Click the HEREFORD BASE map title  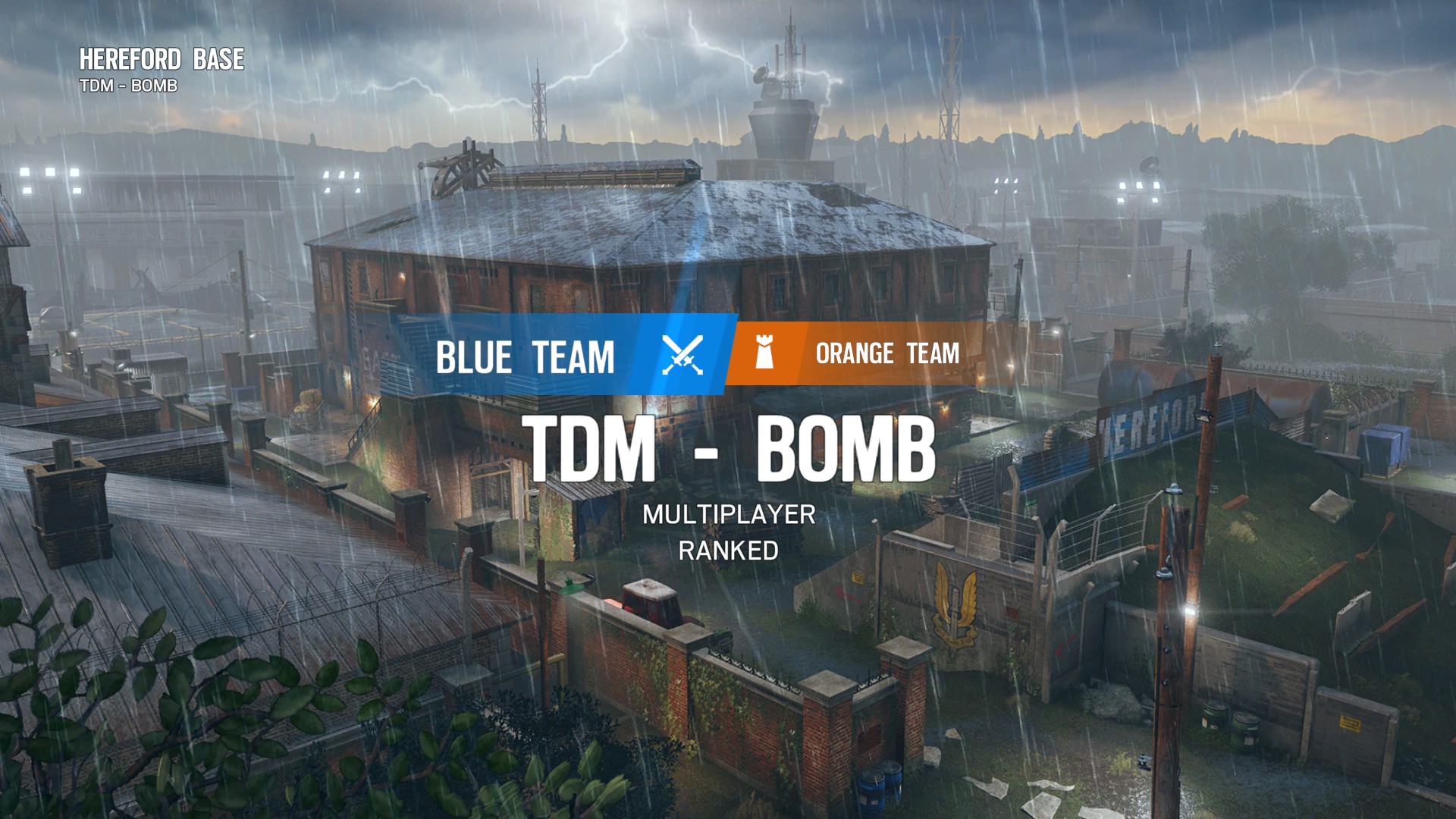[162, 60]
